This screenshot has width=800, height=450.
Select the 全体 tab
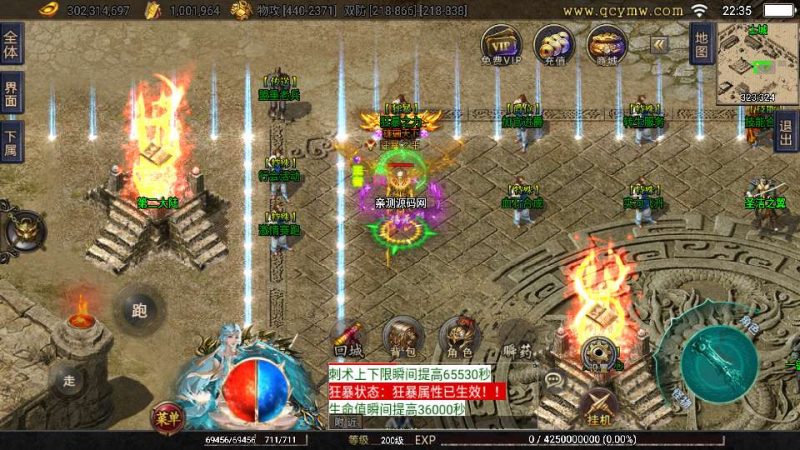click(11, 44)
